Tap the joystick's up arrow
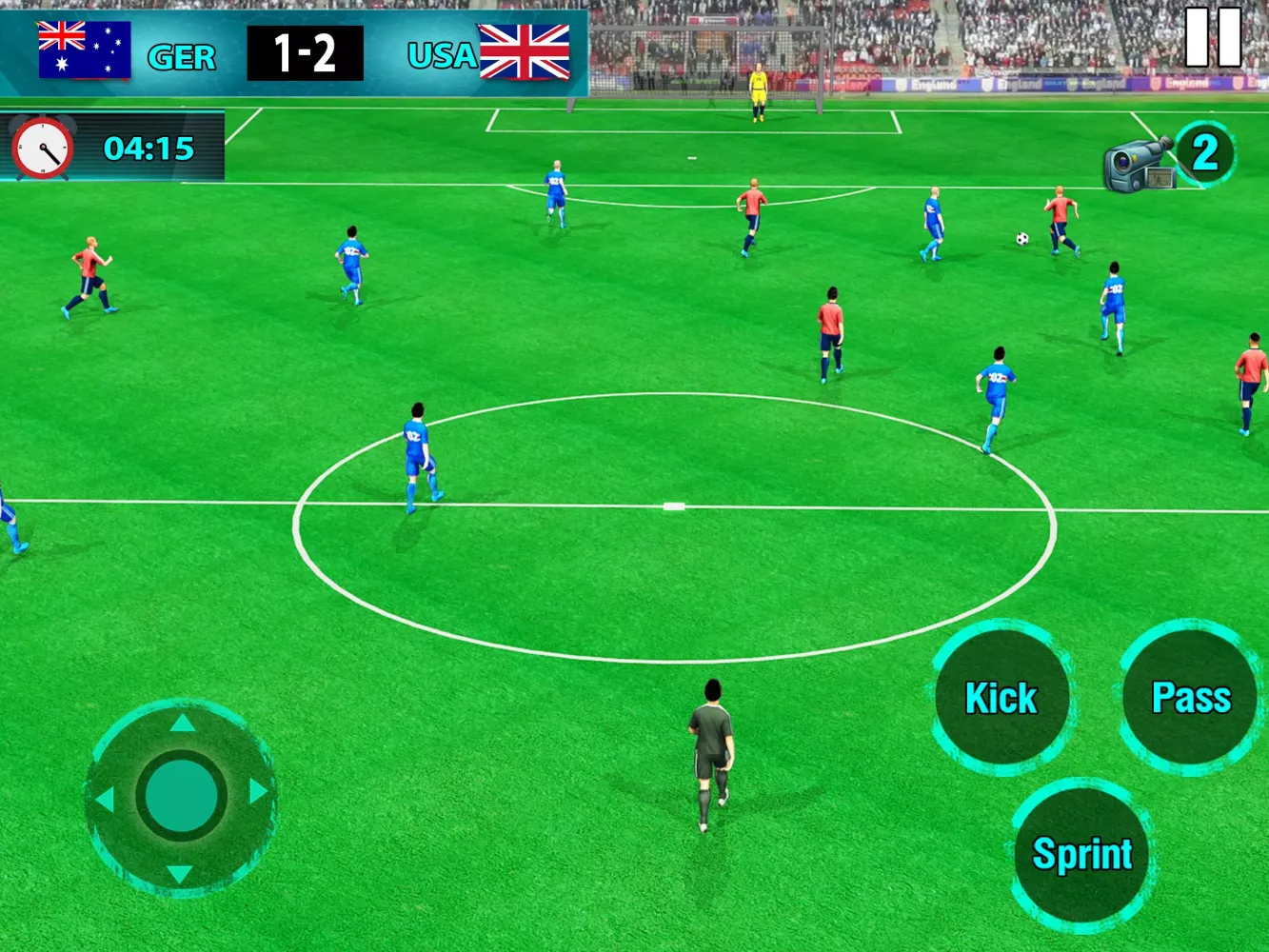This screenshot has width=1269, height=952. point(182,724)
